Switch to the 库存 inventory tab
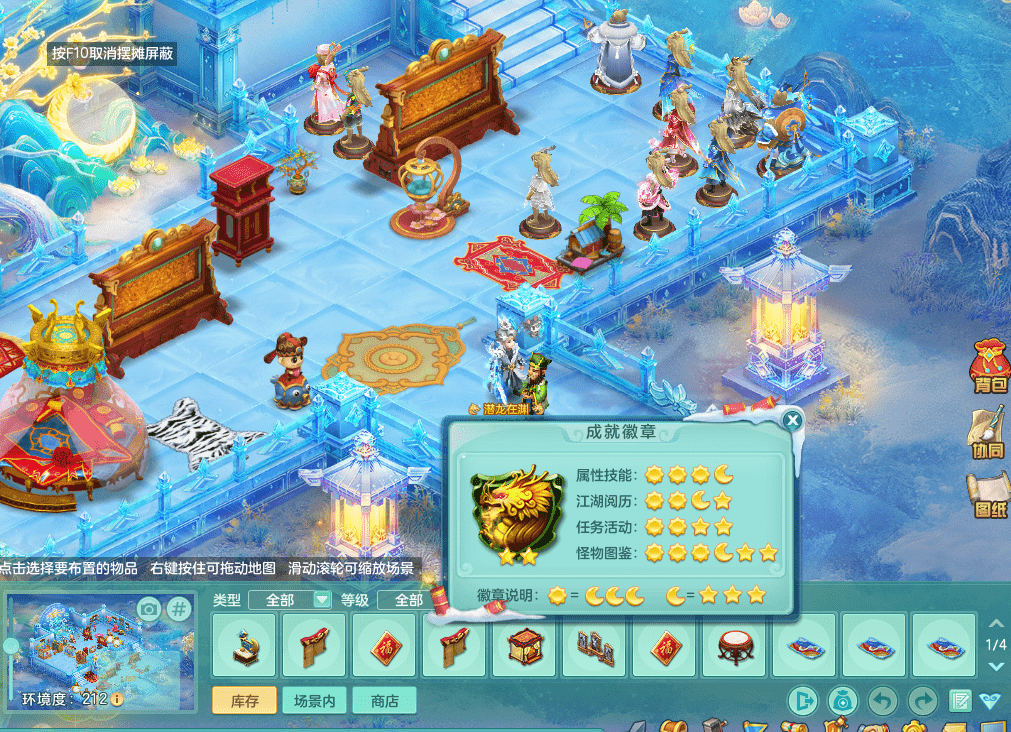Screen dimensions: 1011x732 pyautogui.click(x=244, y=701)
